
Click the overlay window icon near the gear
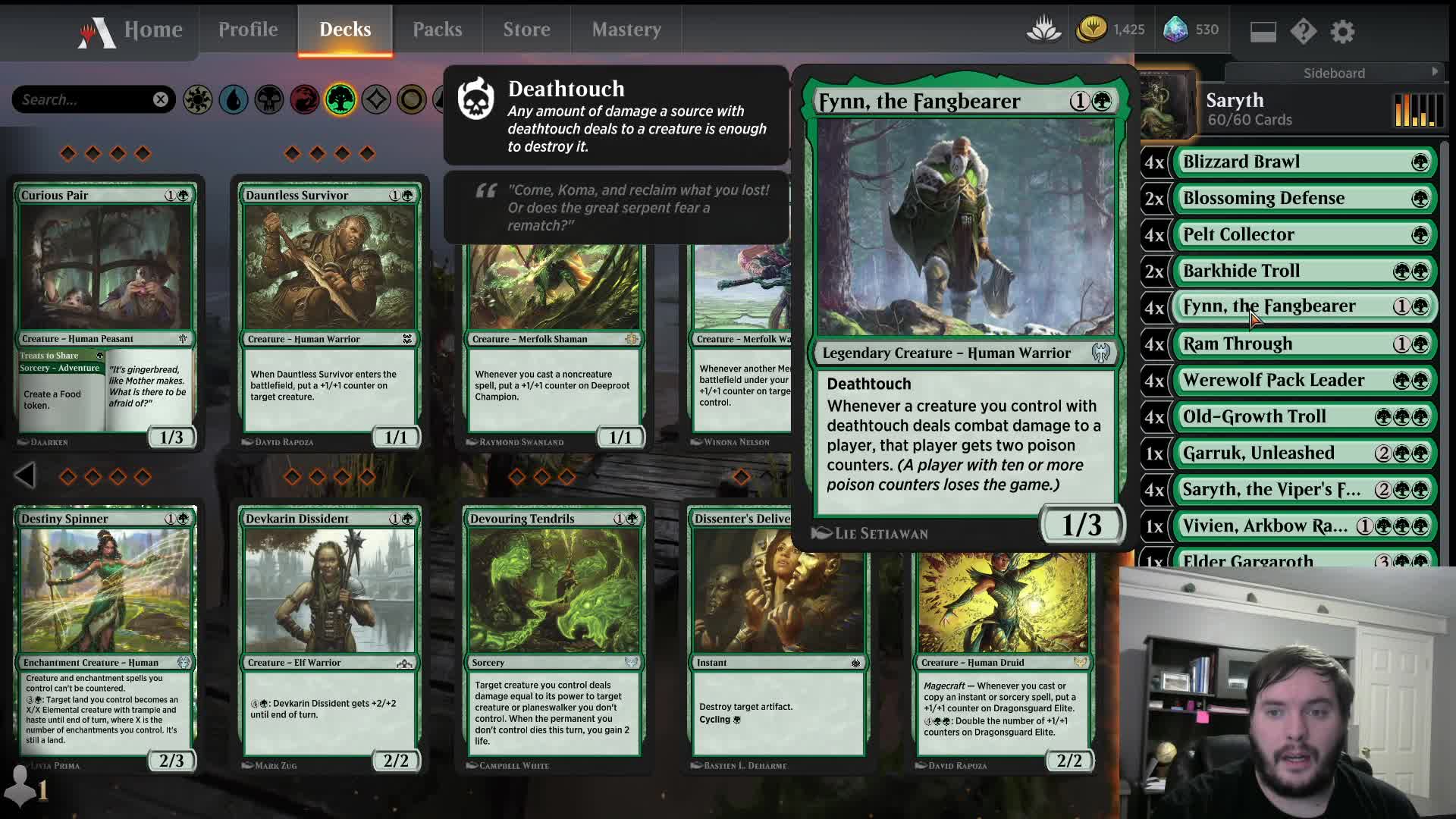tap(1262, 31)
